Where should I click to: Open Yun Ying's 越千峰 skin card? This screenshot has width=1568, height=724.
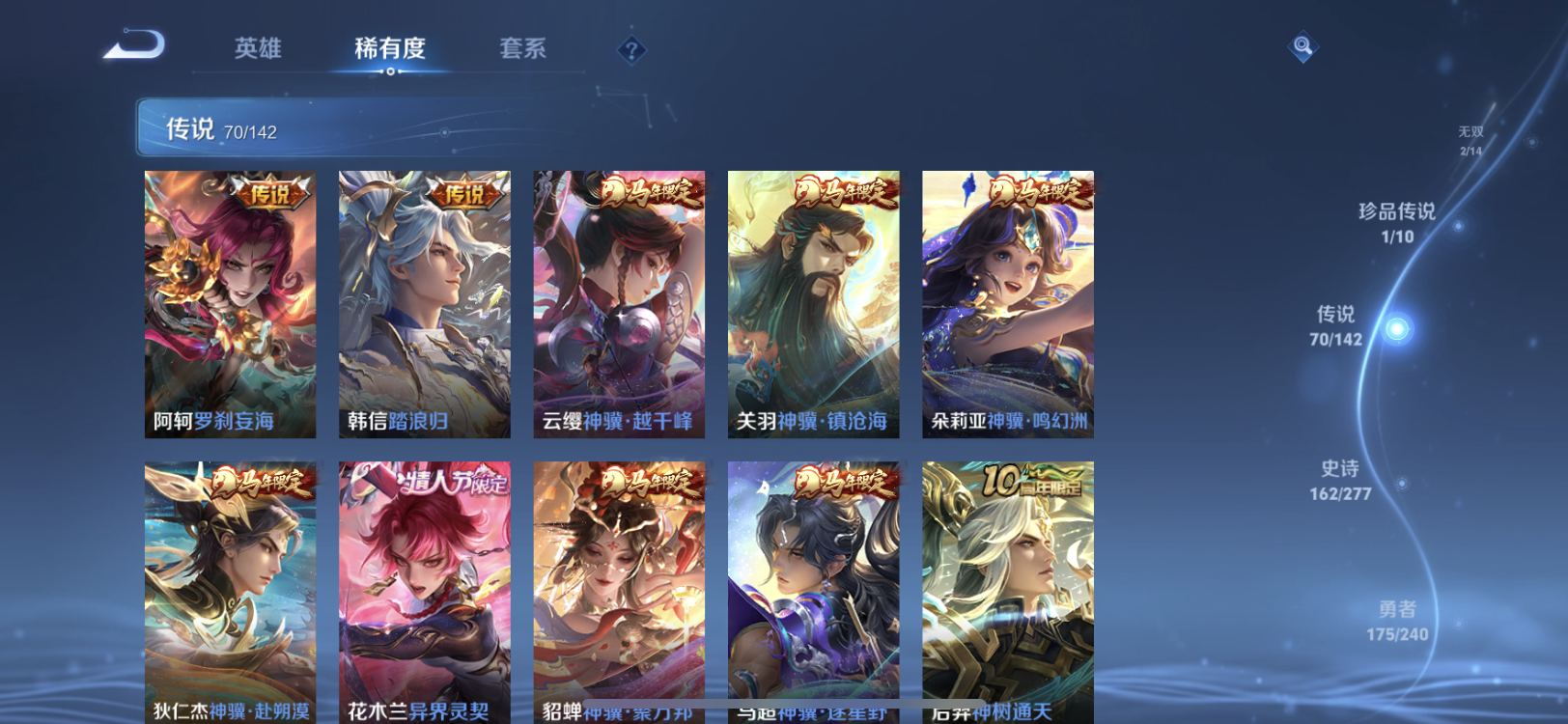(x=618, y=304)
